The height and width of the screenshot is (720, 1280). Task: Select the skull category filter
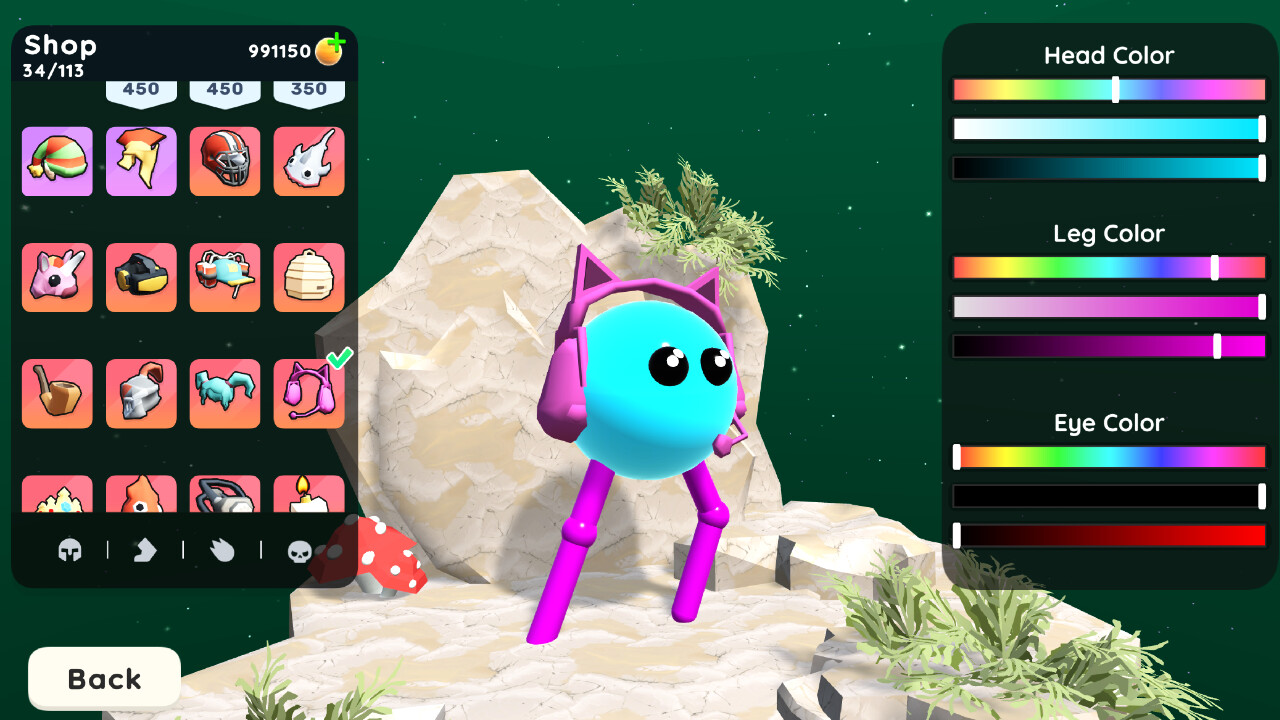(298, 551)
